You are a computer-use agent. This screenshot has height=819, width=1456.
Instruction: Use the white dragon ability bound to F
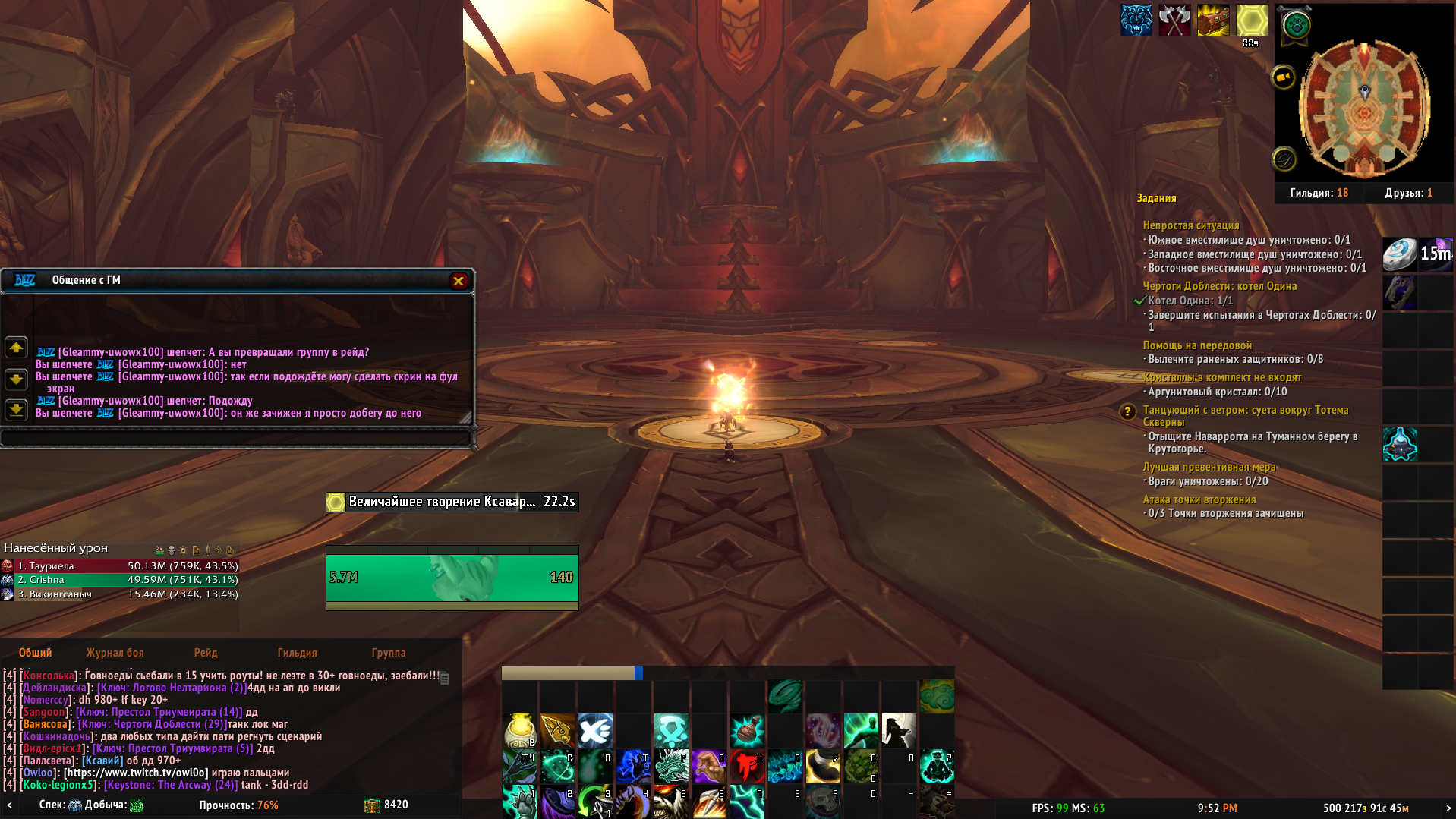coord(671,767)
